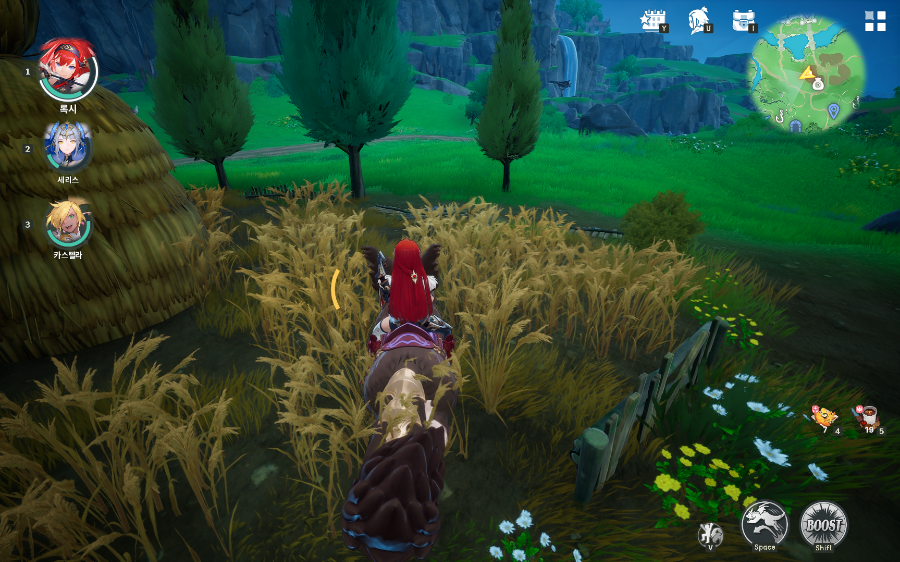Click the dismount rider icon
The image size is (900, 562).
tap(710, 534)
